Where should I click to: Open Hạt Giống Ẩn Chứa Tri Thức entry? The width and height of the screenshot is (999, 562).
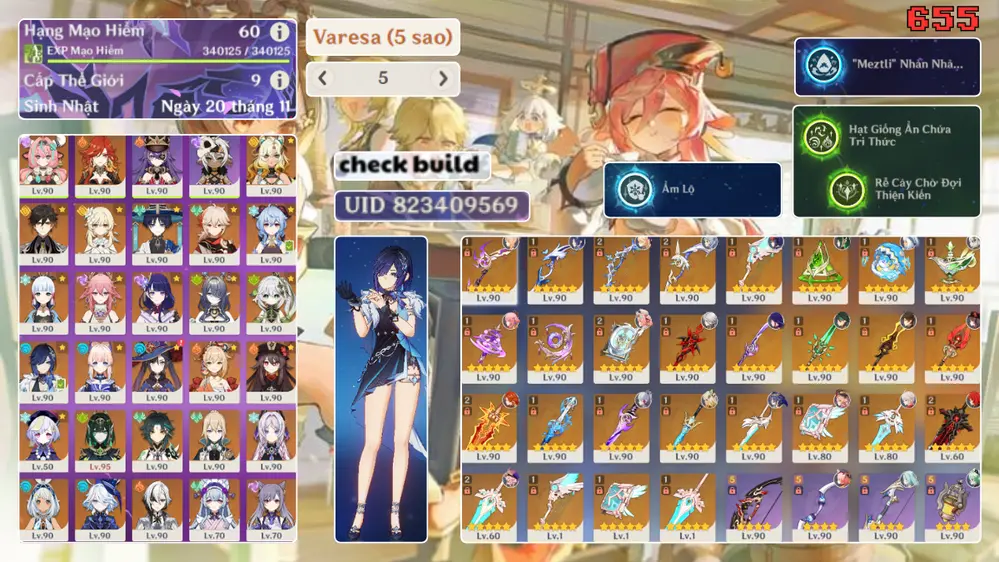[887, 134]
